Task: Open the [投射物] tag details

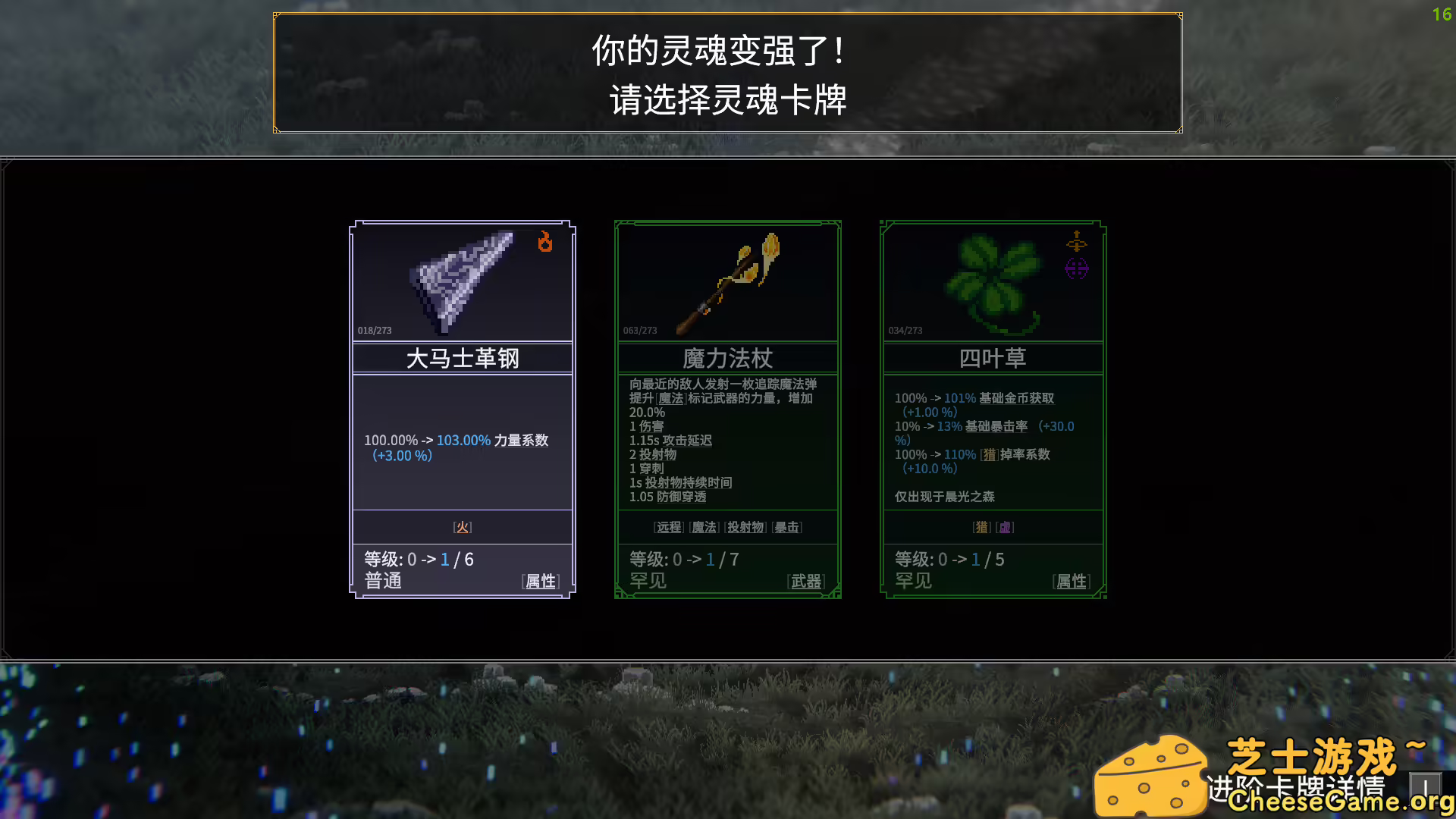Action: coord(745,527)
